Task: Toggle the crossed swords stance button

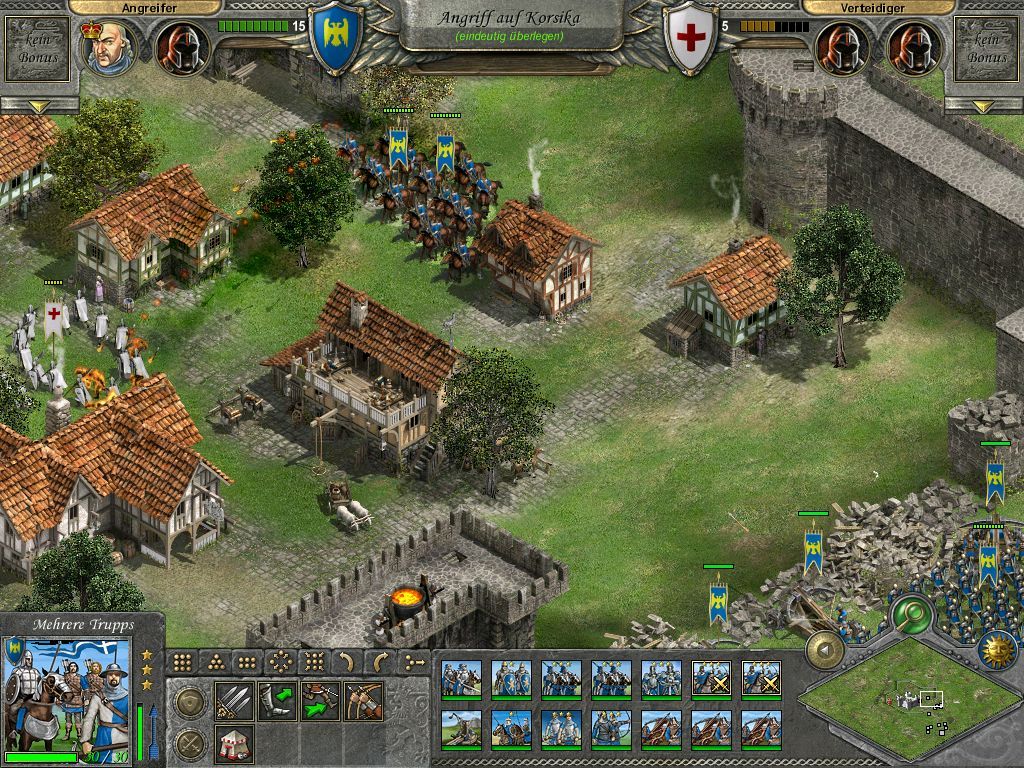Action: 189,743
